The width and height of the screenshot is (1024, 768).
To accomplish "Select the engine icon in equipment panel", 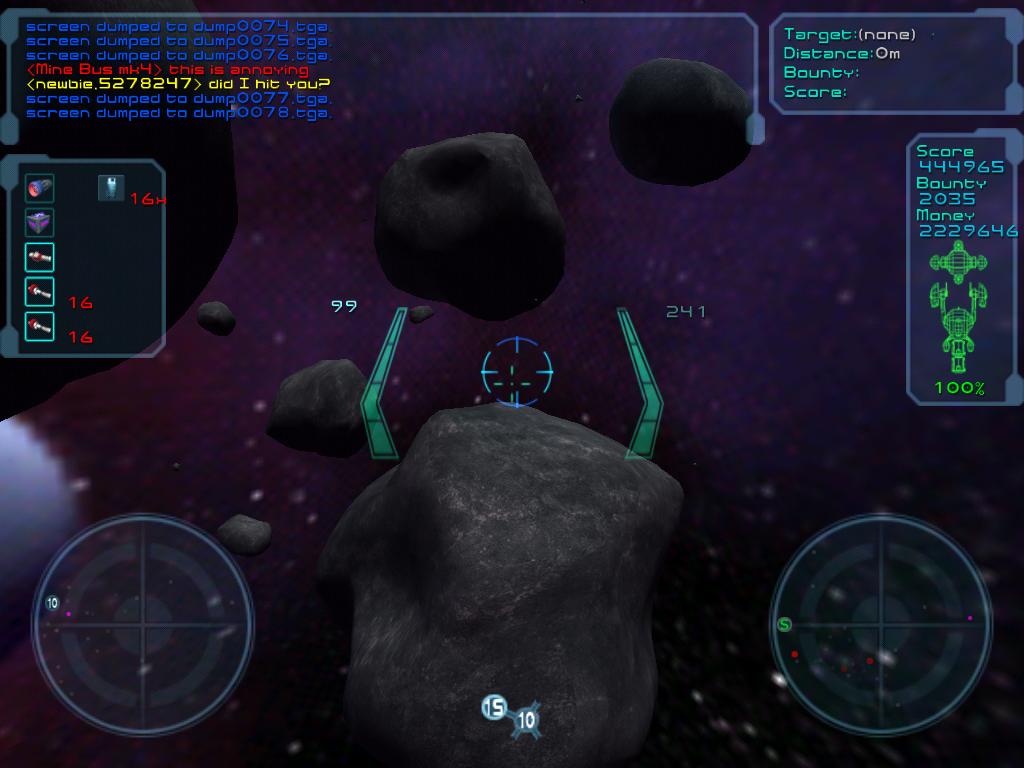I will [x=40, y=188].
